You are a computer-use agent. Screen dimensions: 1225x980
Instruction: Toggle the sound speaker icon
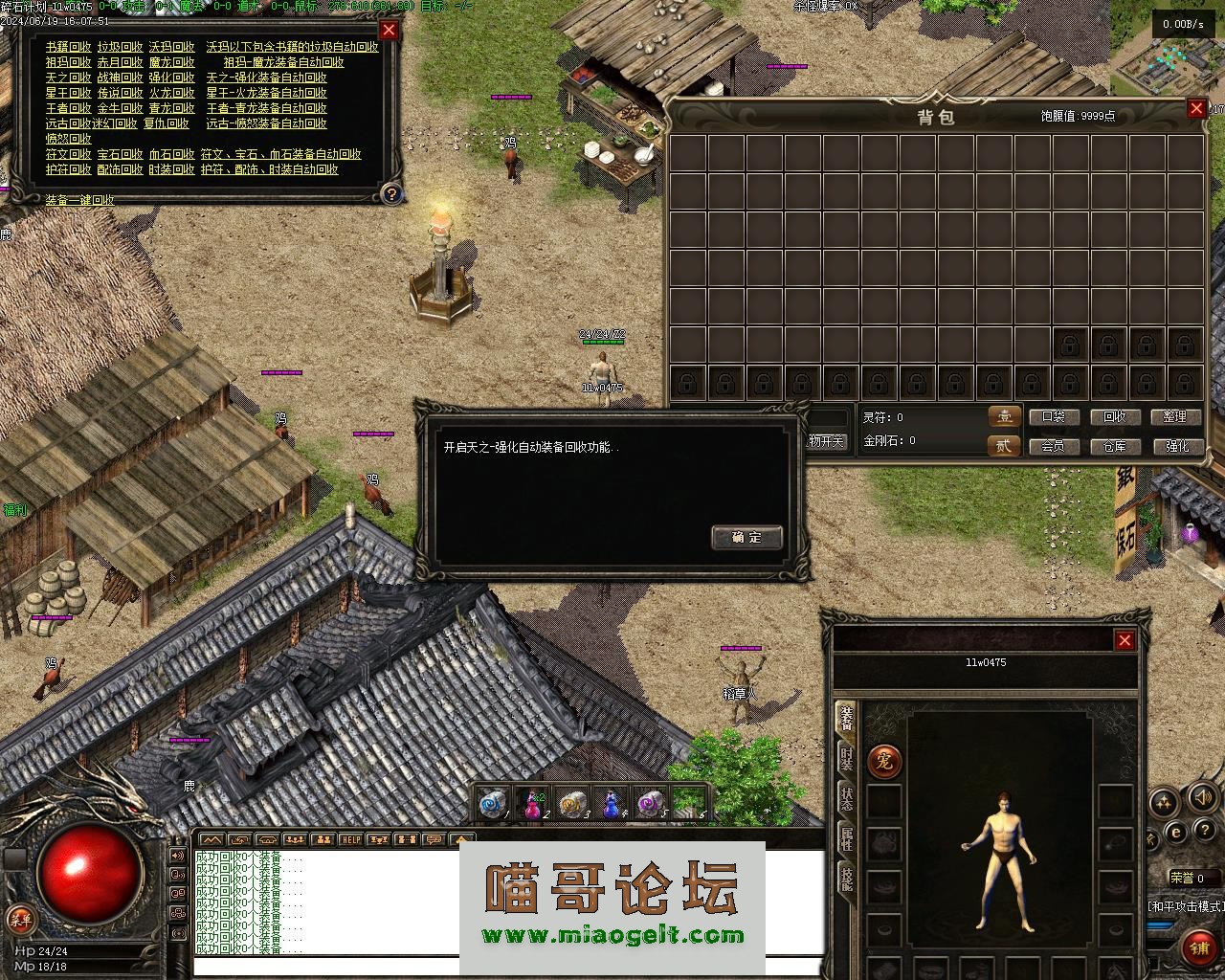1201,798
